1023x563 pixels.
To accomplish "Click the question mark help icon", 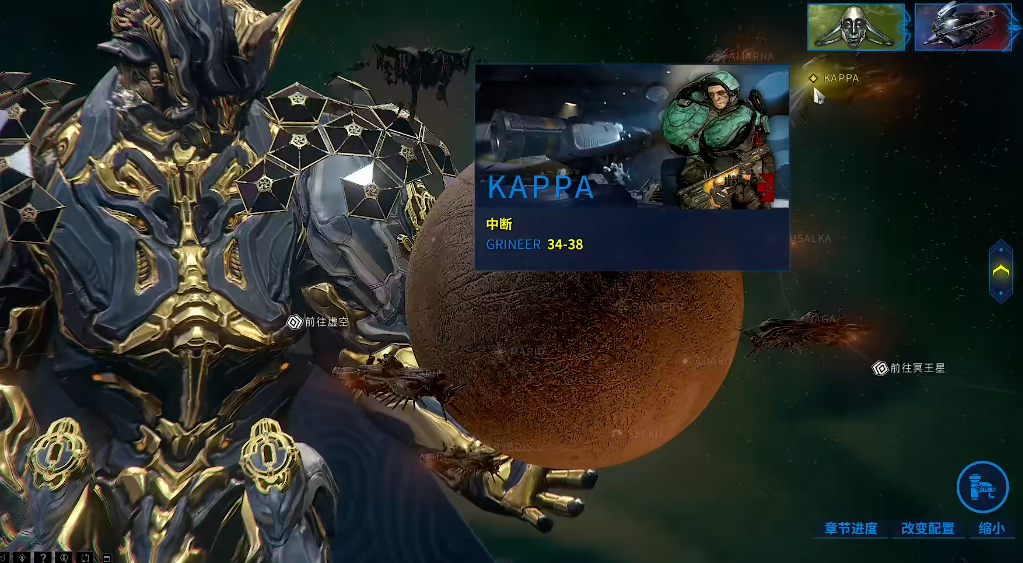I will pyautogui.click(x=44, y=556).
